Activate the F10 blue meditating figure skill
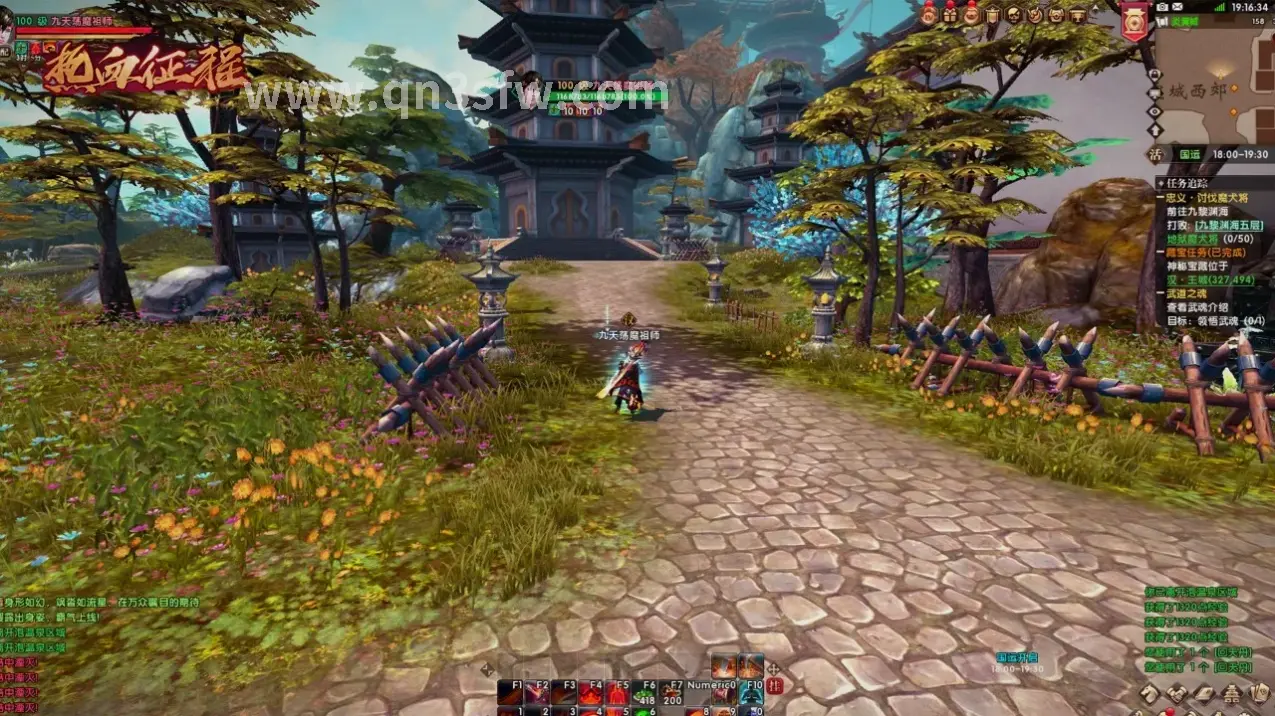Image resolution: width=1275 pixels, height=716 pixels. point(751,692)
